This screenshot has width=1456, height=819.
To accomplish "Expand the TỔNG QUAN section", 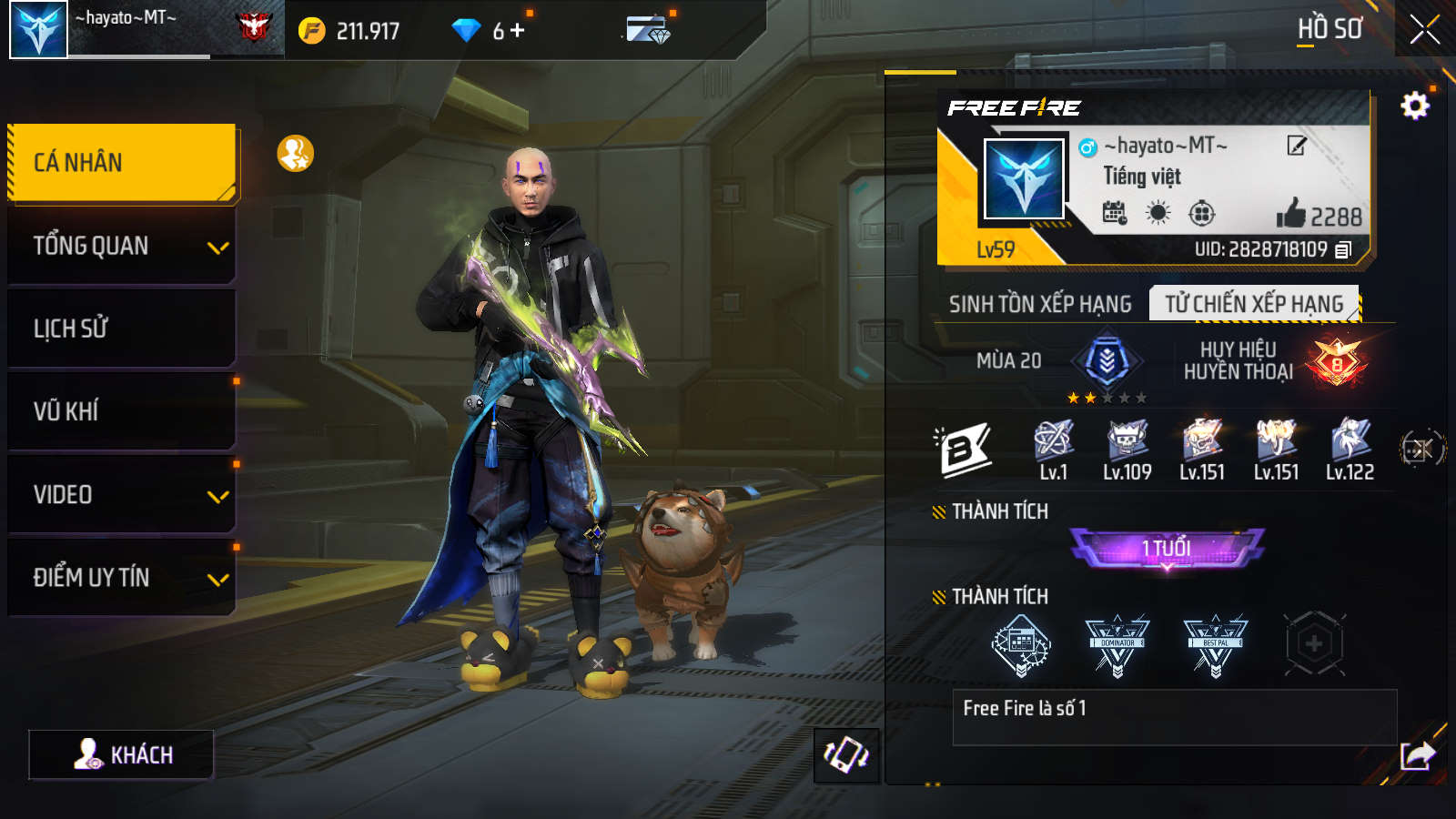I will click(122, 246).
